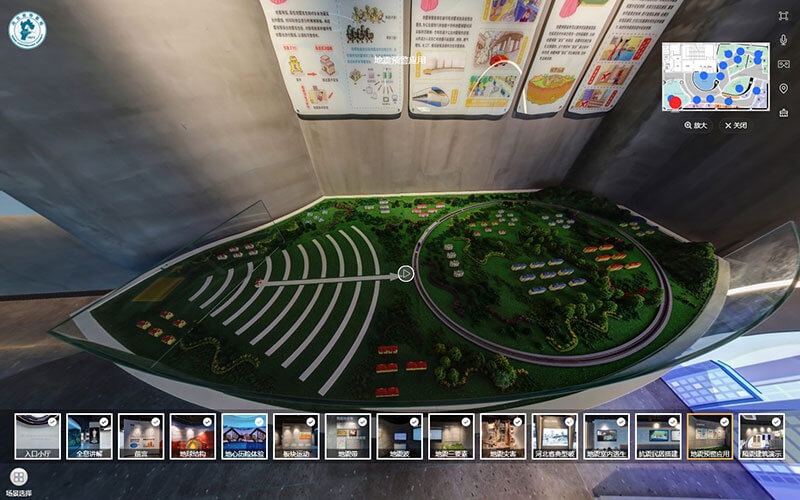Click the 地震预警应用 hotspot label
The image size is (800, 500).
[x=400, y=60]
